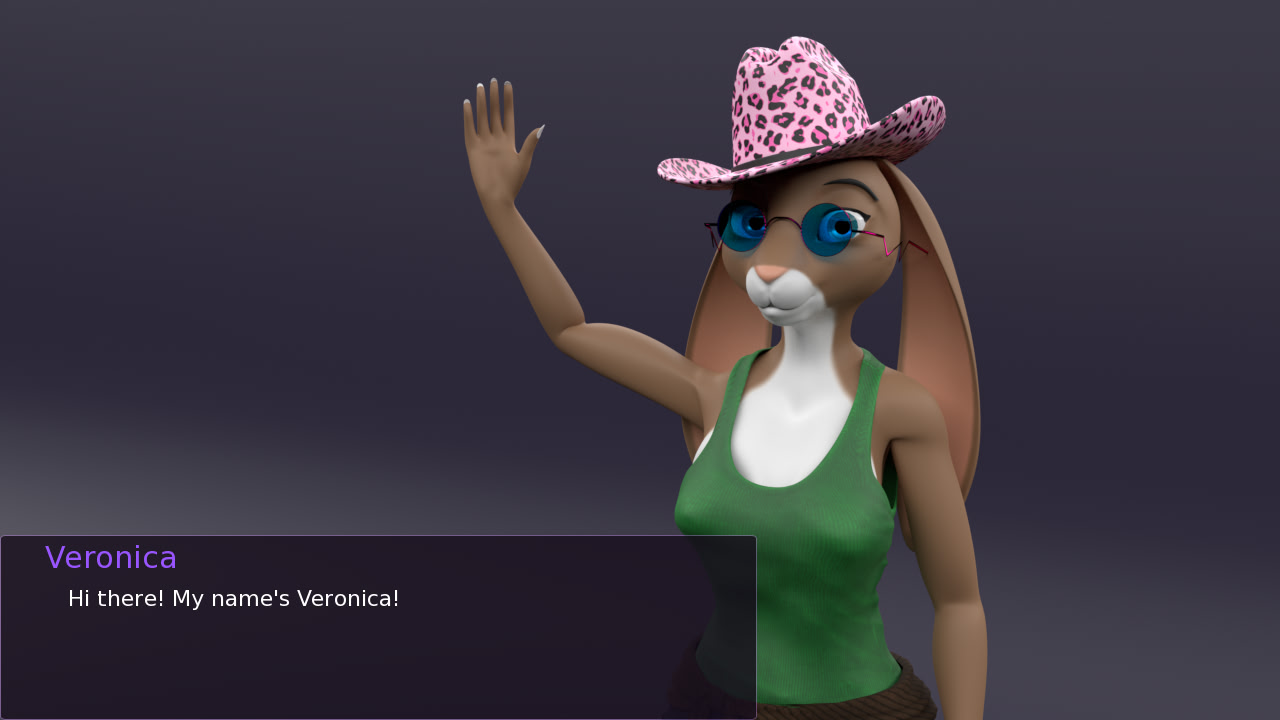Click the Veronica name label

click(111, 557)
